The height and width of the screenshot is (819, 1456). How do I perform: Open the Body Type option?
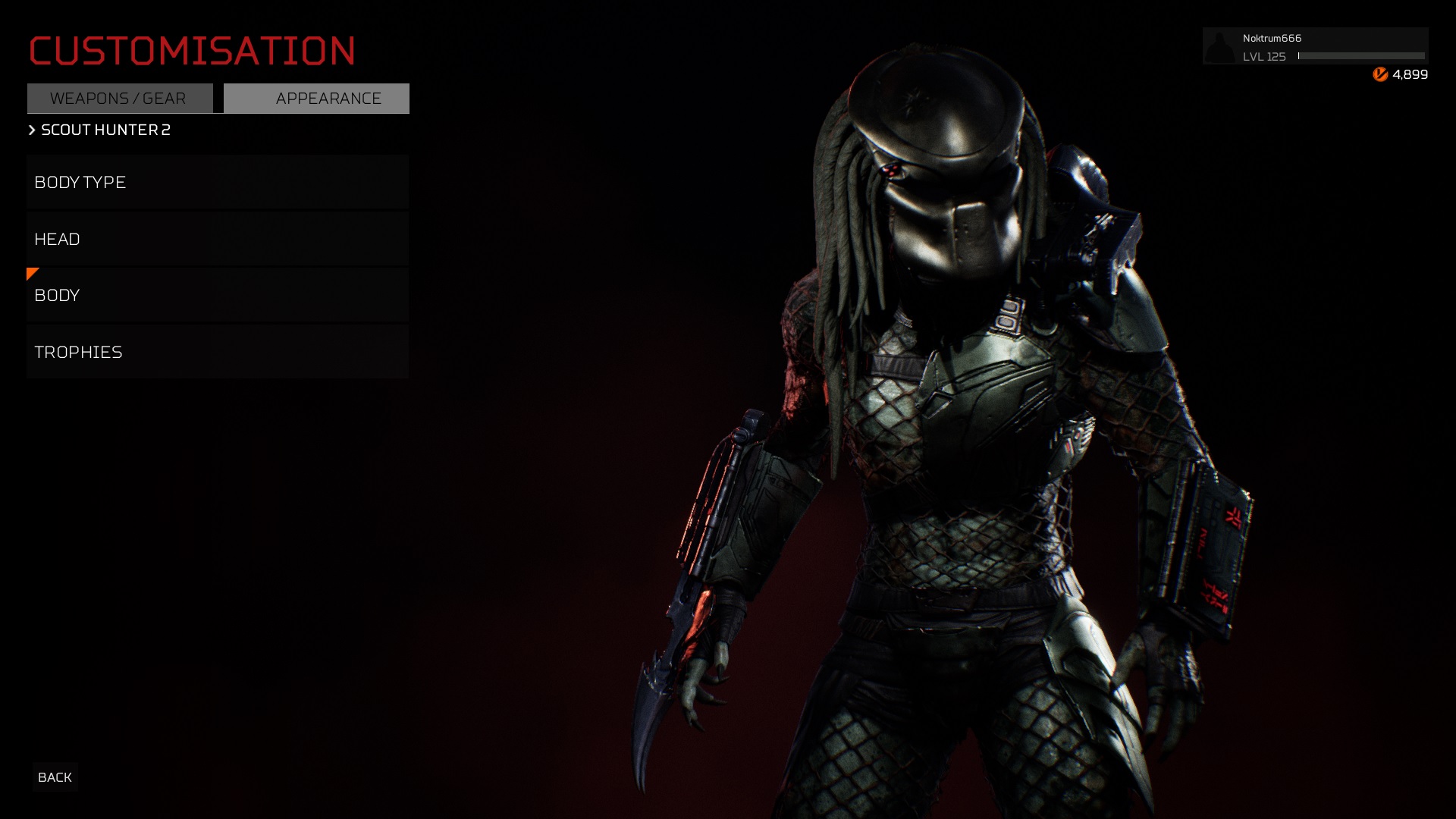(218, 182)
